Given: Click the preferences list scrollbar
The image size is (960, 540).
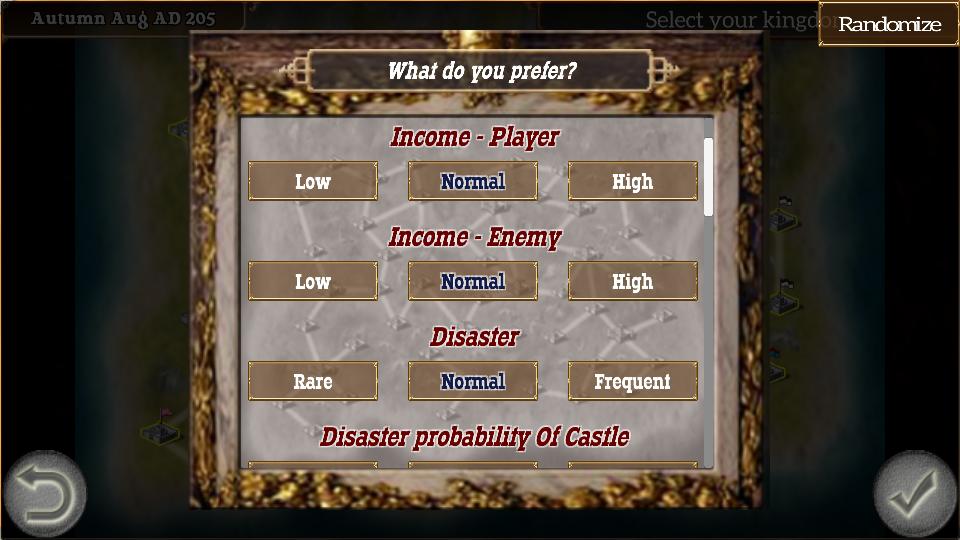Looking at the screenshot, I should point(708,177).
